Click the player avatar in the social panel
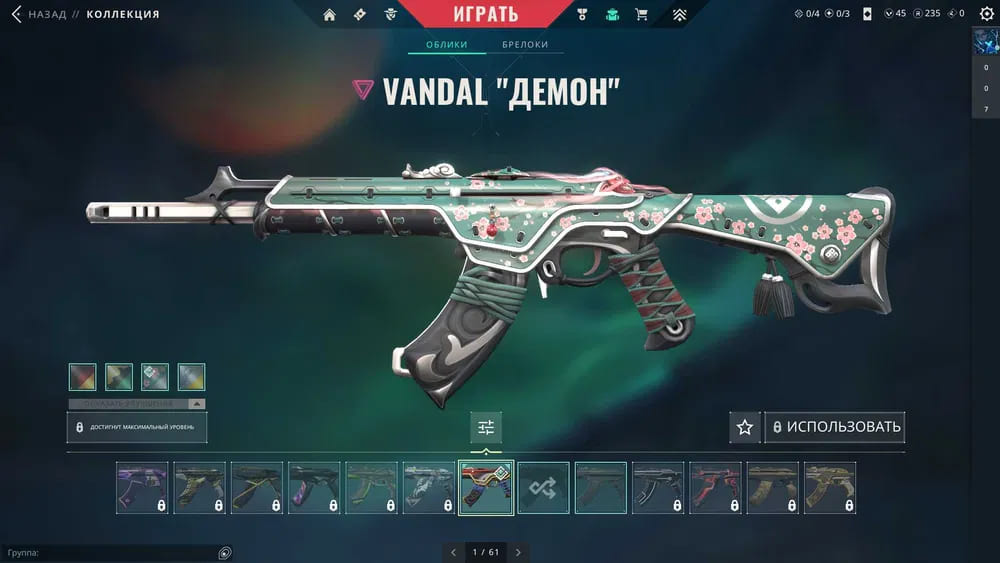Image resolution: width=1000 pixels, height=563 pixels. (x=986, y=44)
